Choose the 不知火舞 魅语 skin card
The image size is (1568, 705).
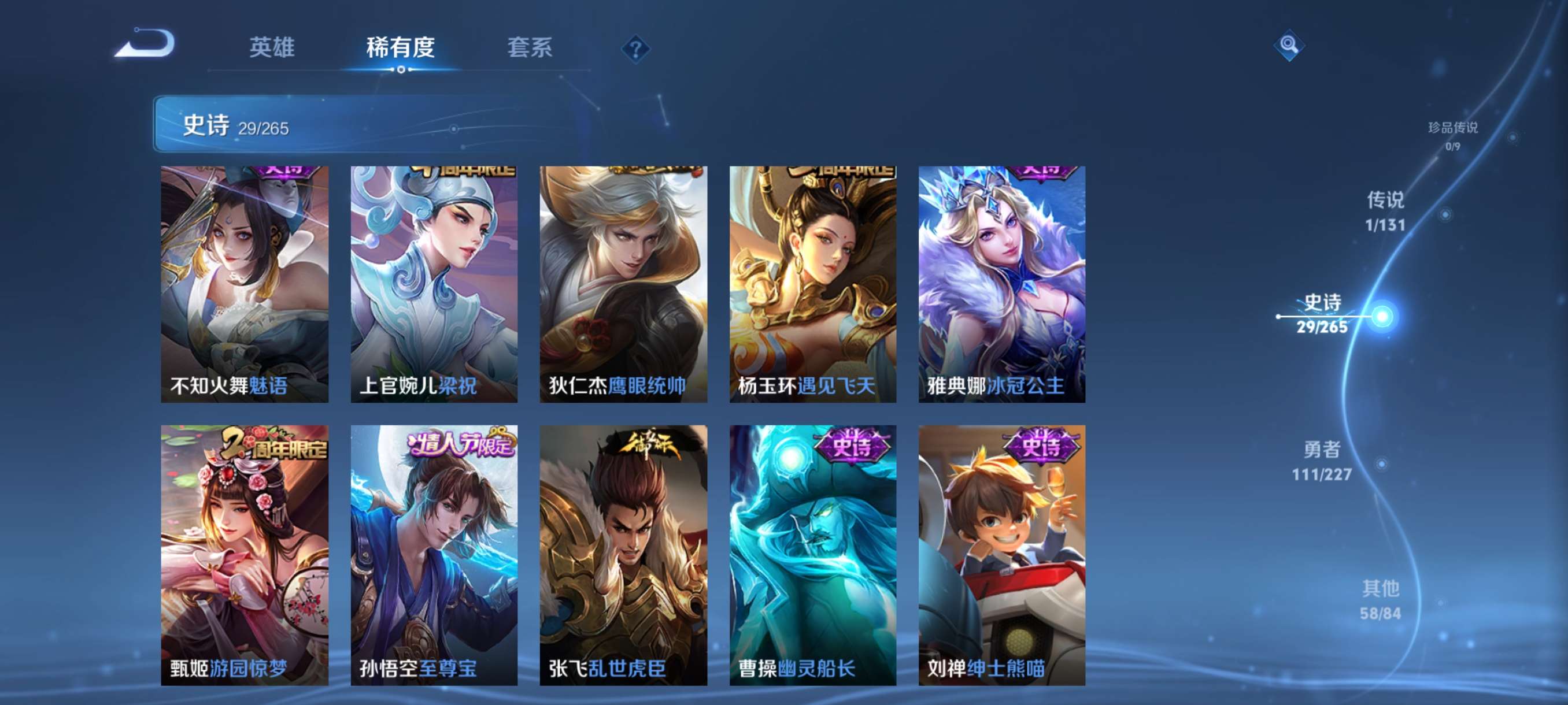click(x=244, y=284)
